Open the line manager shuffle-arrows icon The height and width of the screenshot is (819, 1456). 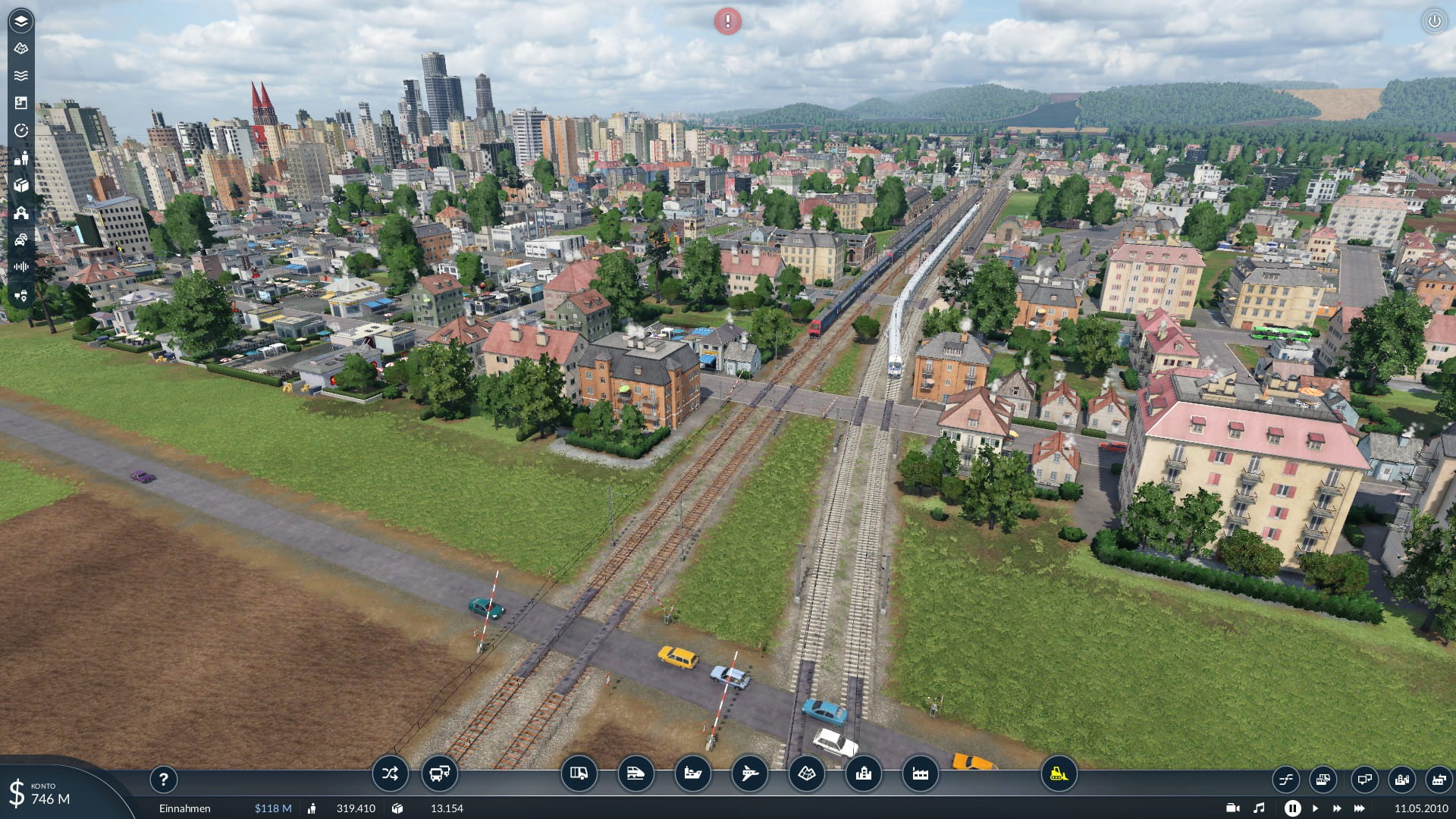[x=390, y=774]
